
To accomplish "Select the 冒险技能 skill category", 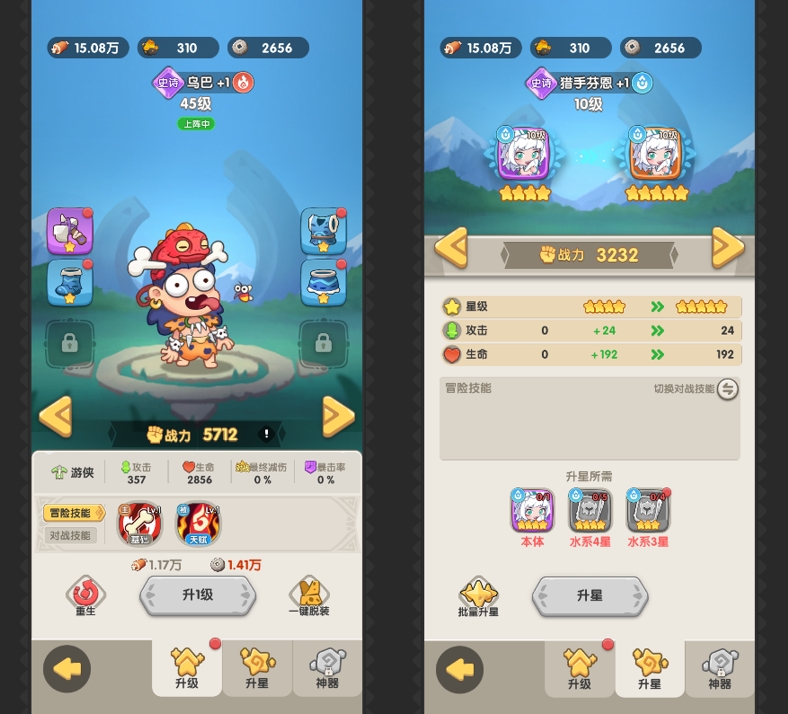I will click(73, 513).
